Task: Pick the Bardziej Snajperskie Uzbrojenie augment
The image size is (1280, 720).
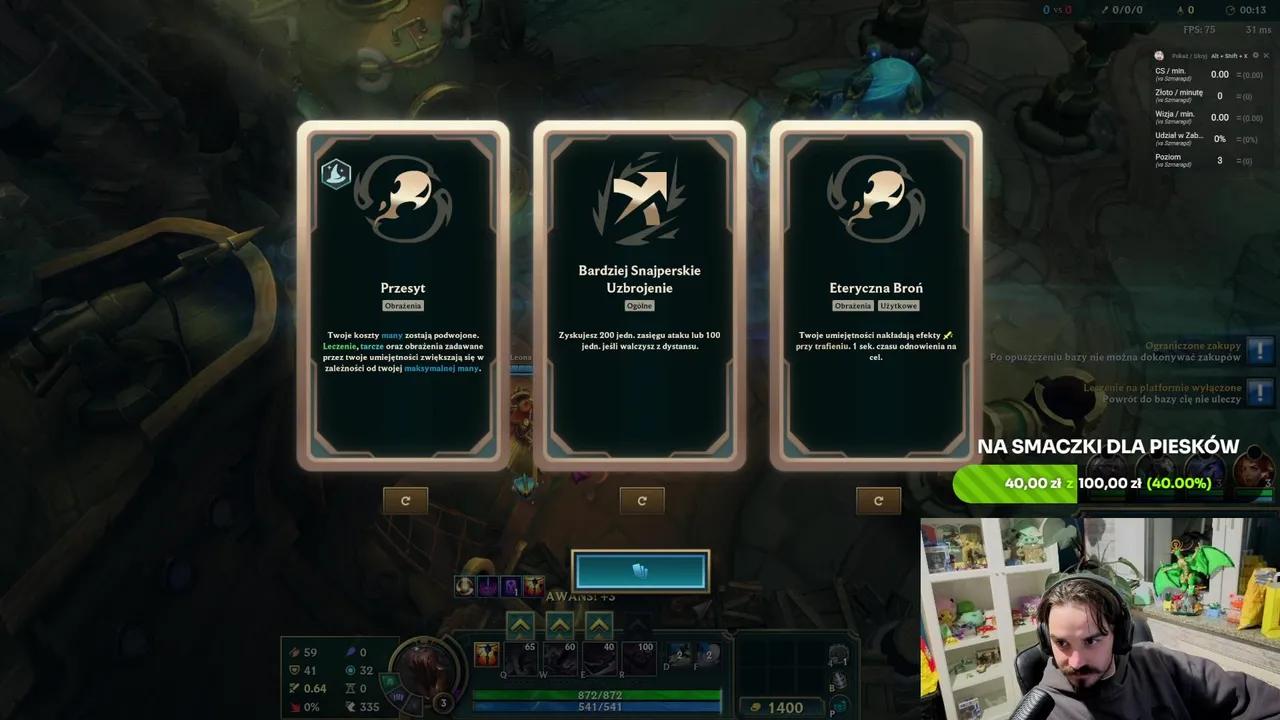Action: coord(641,290)
